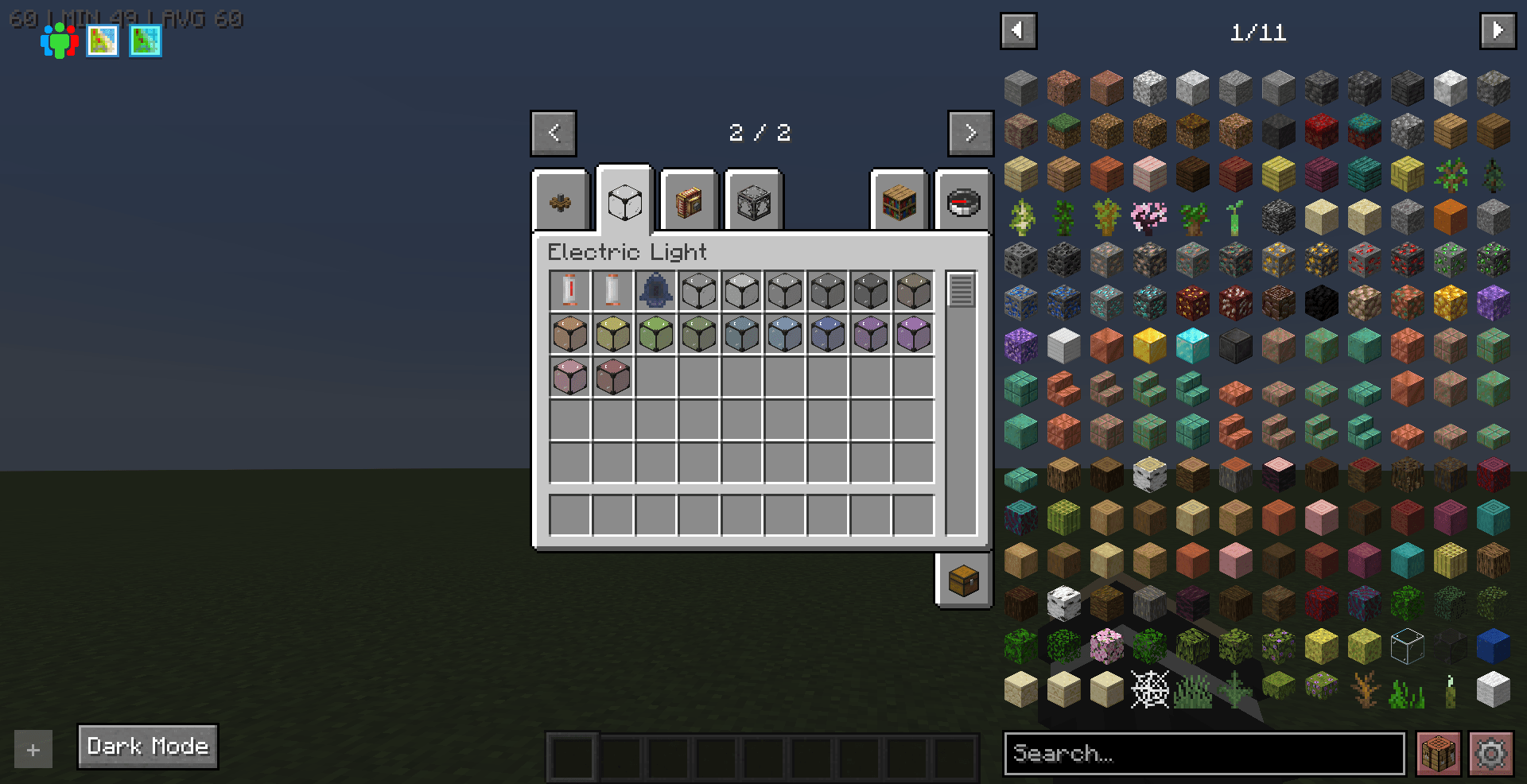Click the plus button in the bottom left corner
This screenshot has width=1527, height=784.
pos(32,748)
